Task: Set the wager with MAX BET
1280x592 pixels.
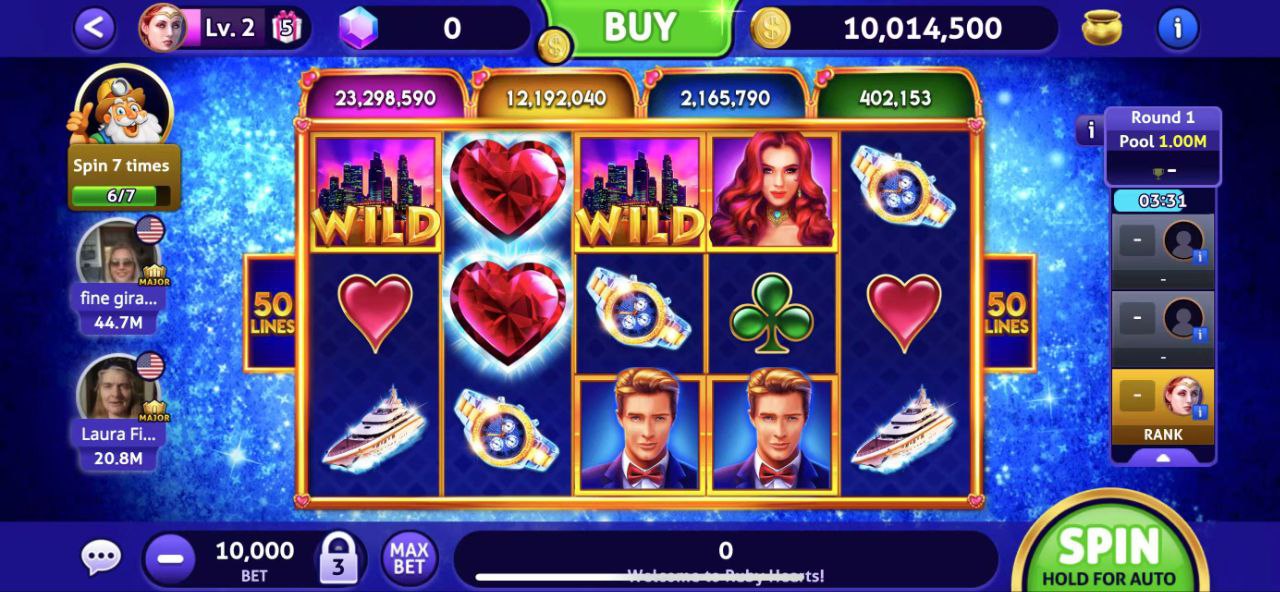Action: [409, 558]
